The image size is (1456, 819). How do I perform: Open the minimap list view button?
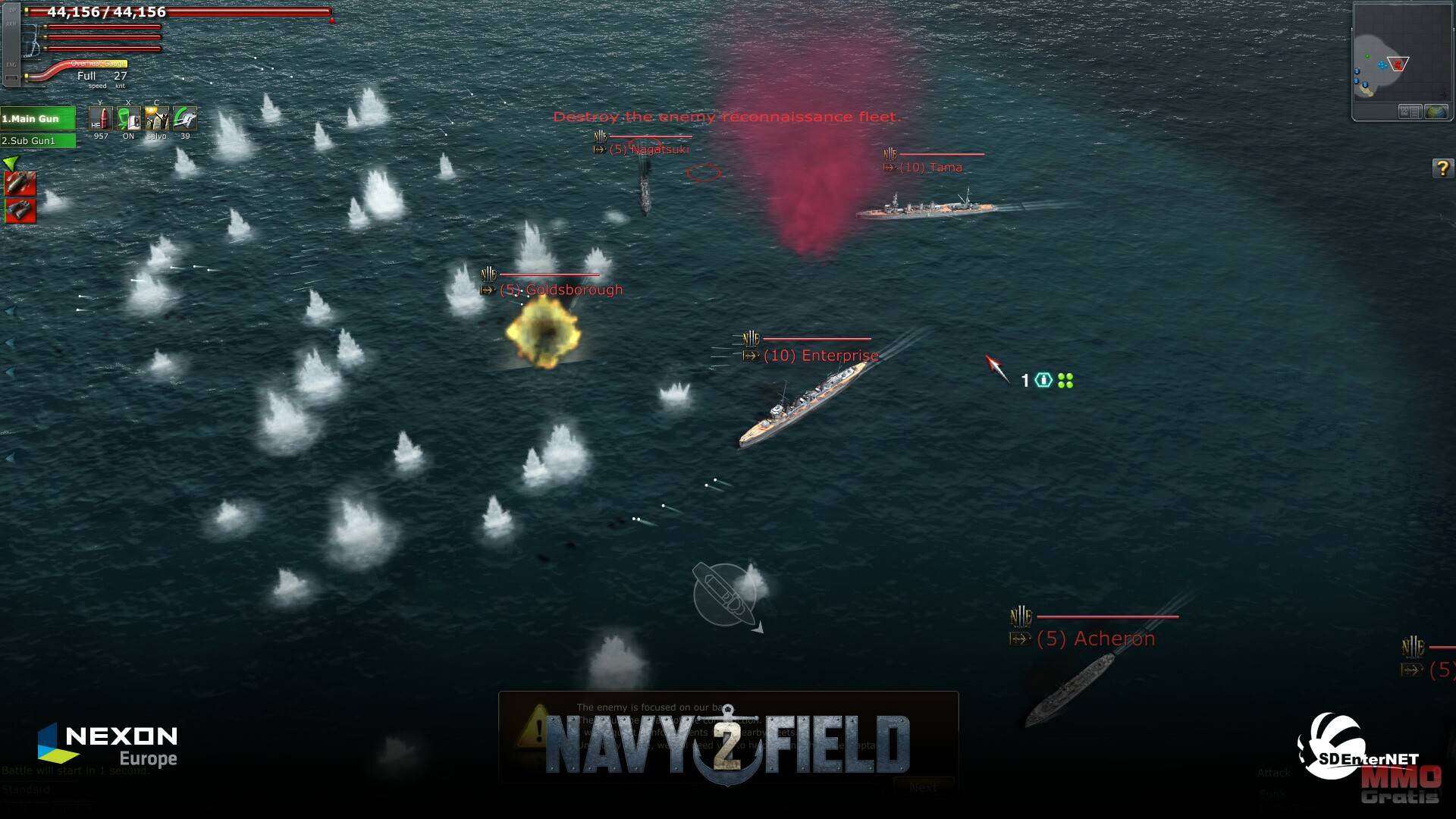coord(1410,111)
